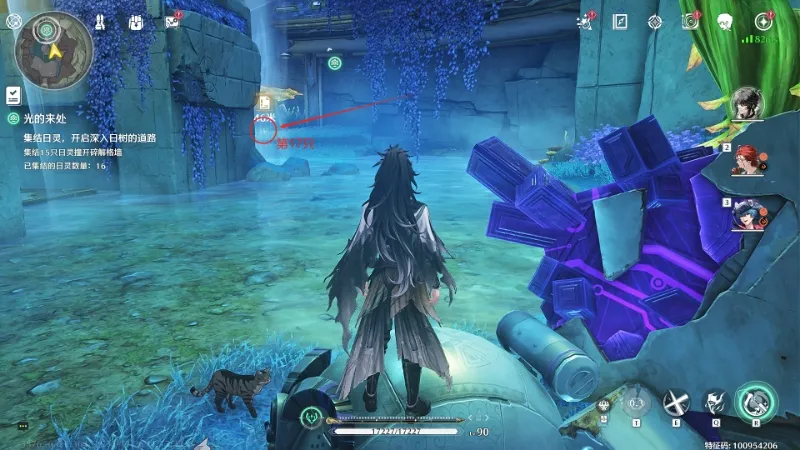The height and width of the screenshot is (450, 800).
Task: Use the utility gadget skill icon
Action: point(636,404)
